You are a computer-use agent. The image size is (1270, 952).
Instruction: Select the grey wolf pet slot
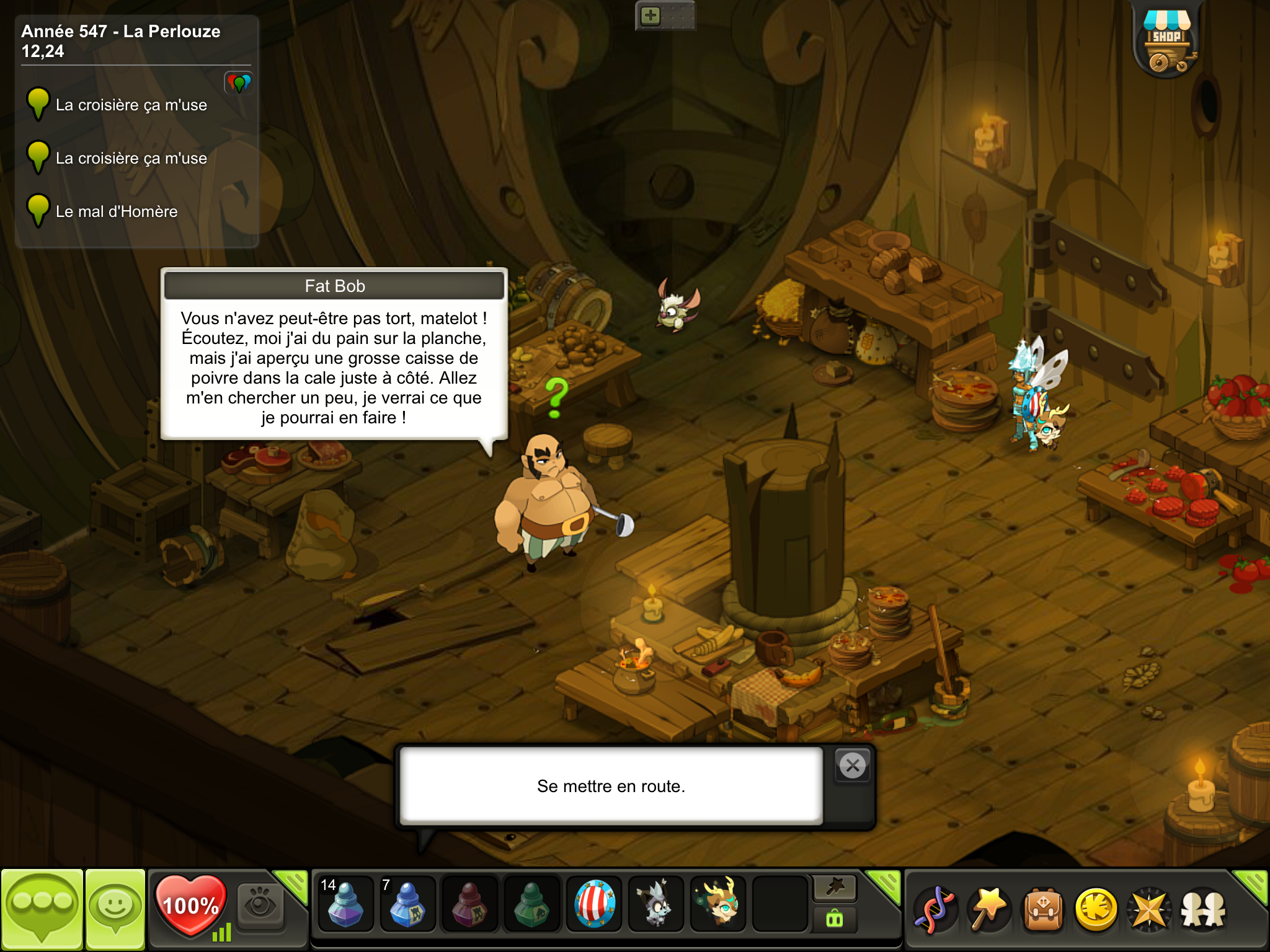(x=655, y=904)
